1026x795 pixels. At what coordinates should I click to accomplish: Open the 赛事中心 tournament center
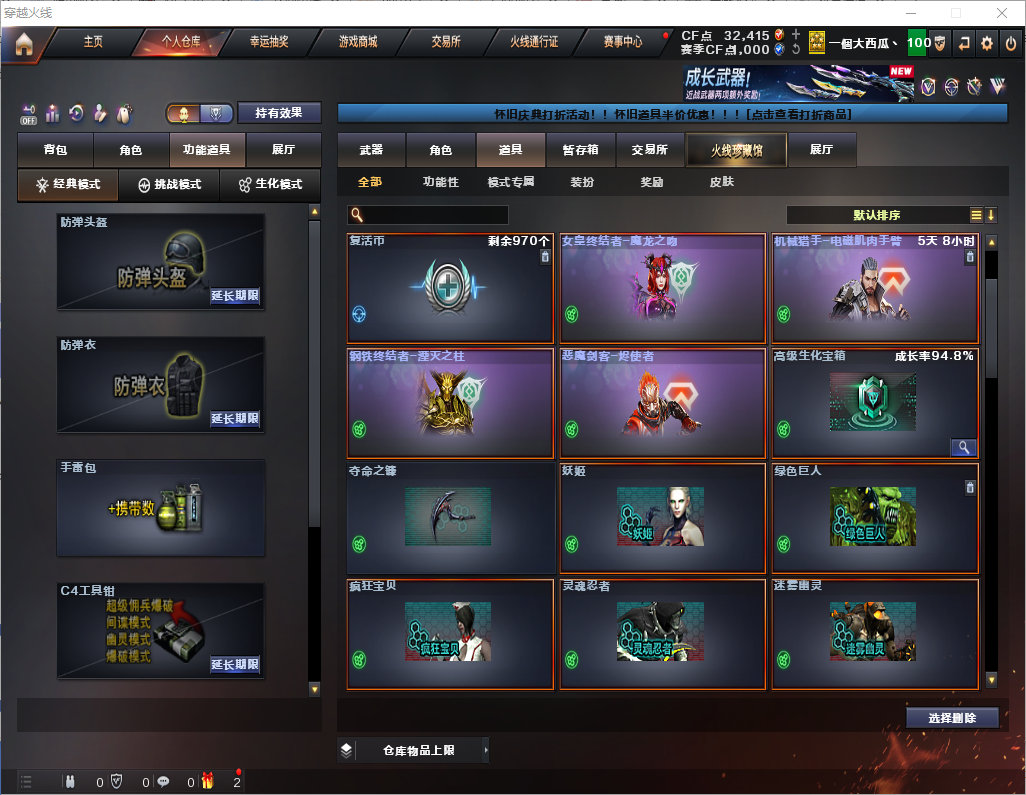tap(622, 42)
